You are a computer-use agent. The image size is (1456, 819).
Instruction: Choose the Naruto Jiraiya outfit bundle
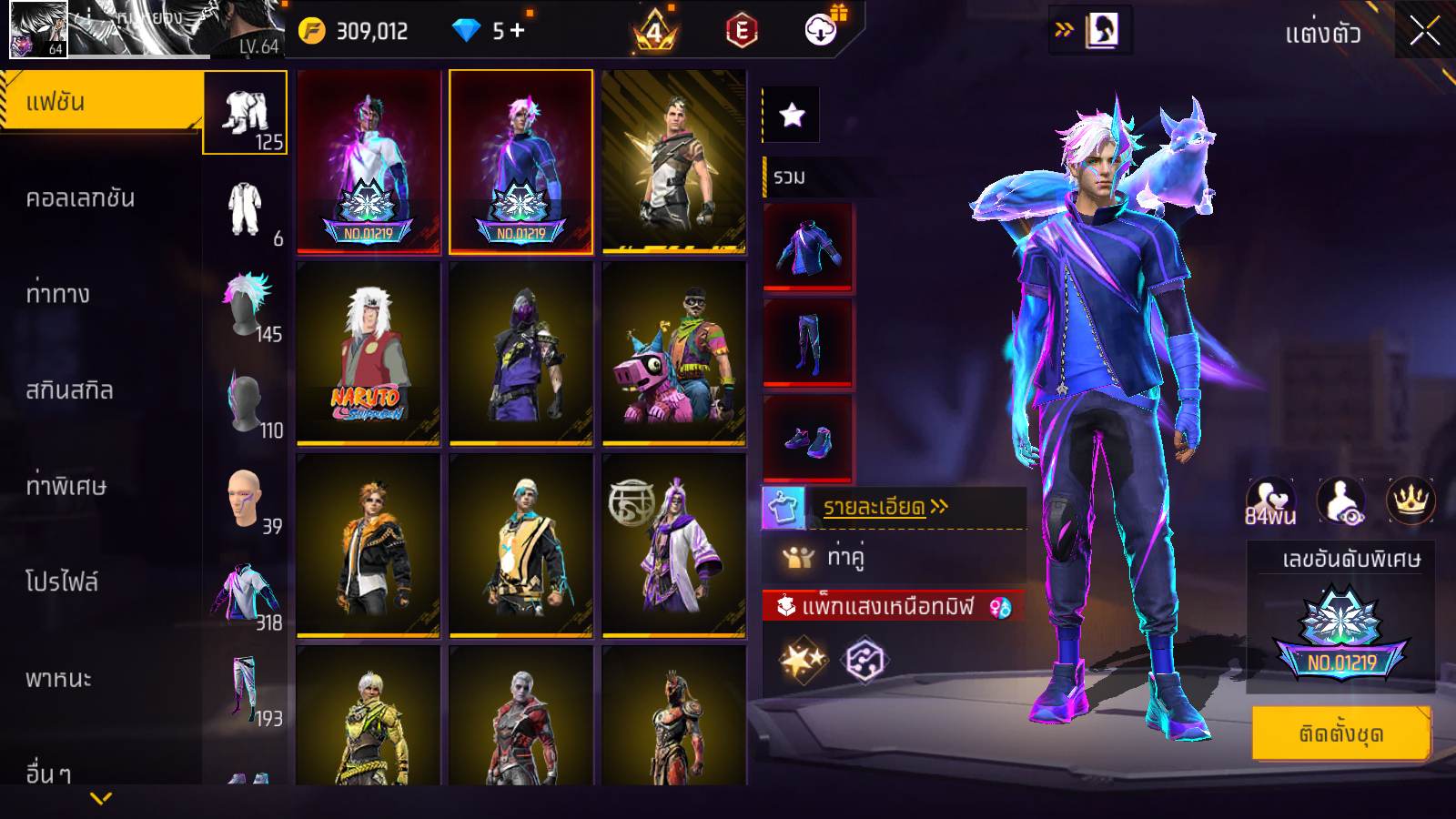tap(369, 353)
